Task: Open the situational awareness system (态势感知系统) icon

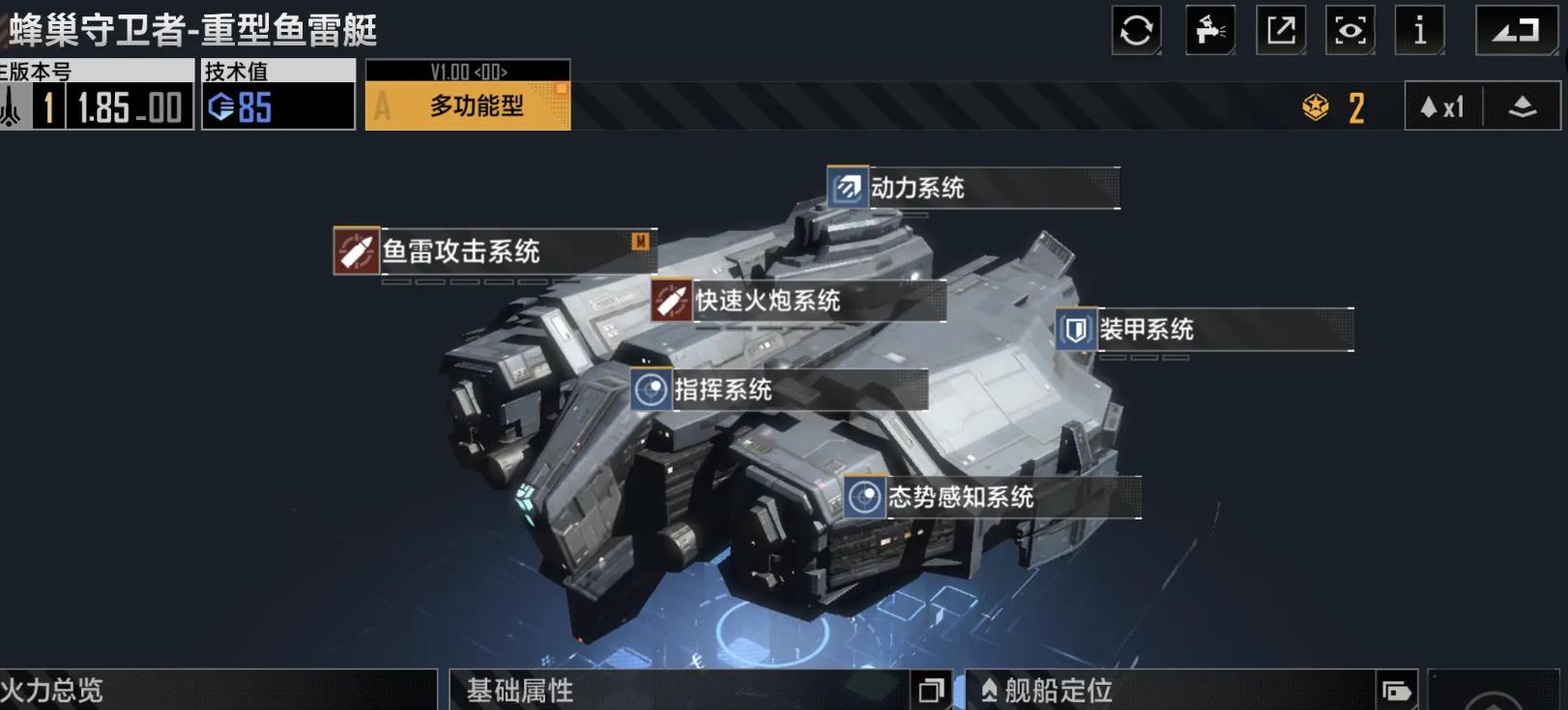Action: point(863,496)
